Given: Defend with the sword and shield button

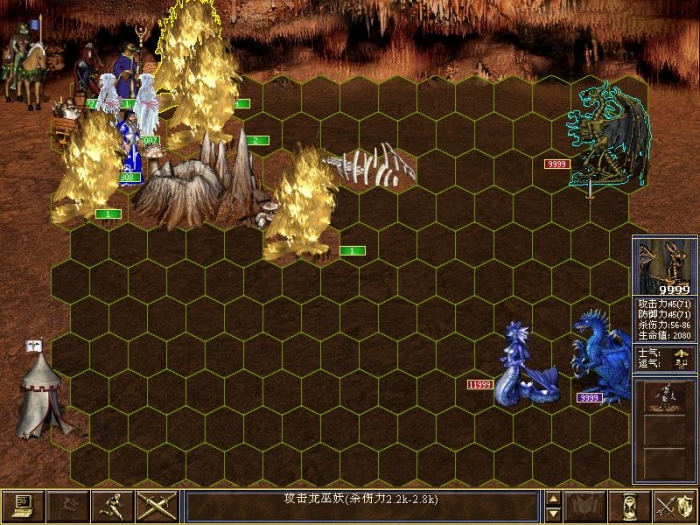Looking at the screenshot, I should pyautogui.click(x=674, y=506).
